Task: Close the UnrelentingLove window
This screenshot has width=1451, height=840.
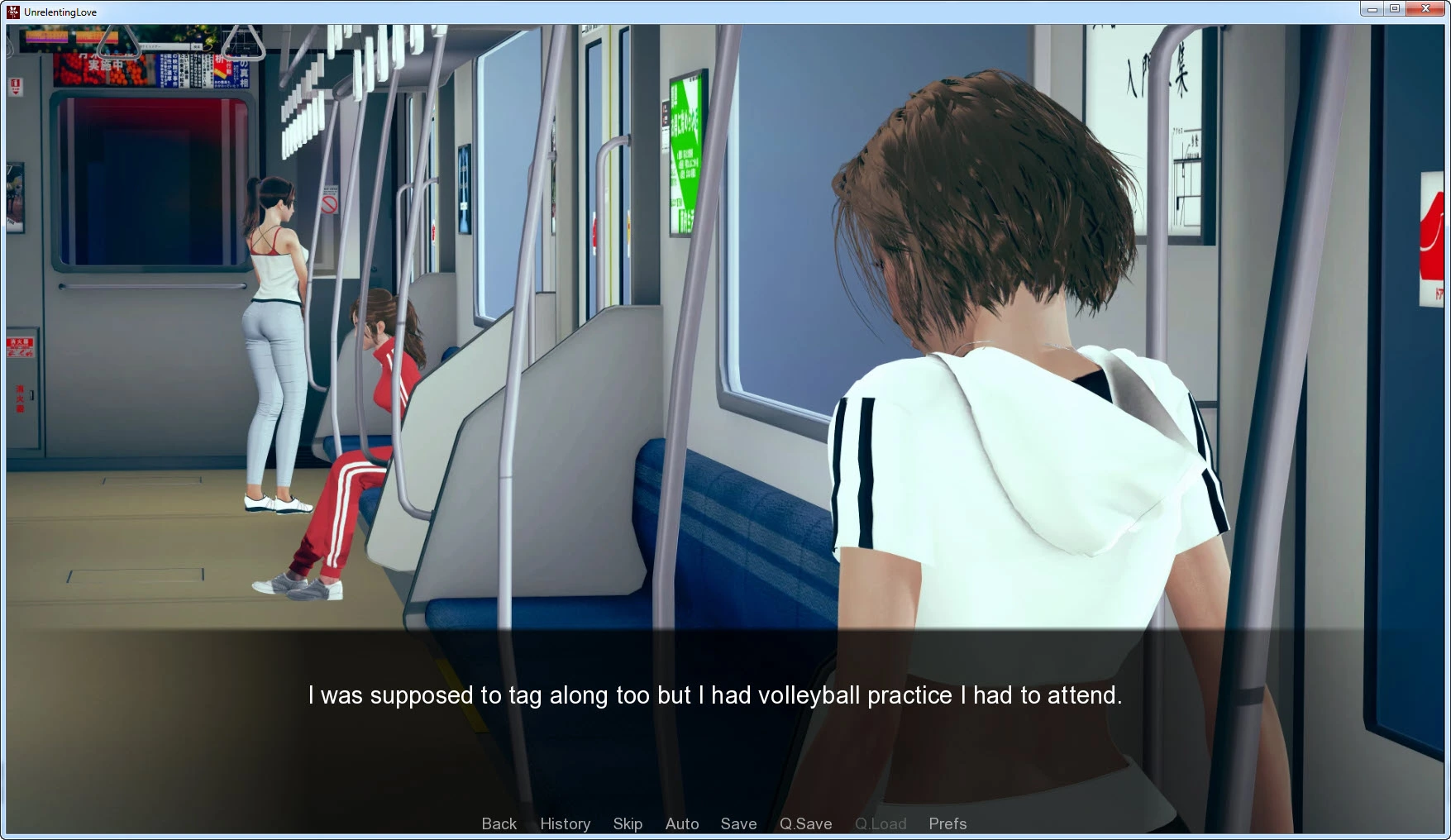Action: pos(1425,9)
